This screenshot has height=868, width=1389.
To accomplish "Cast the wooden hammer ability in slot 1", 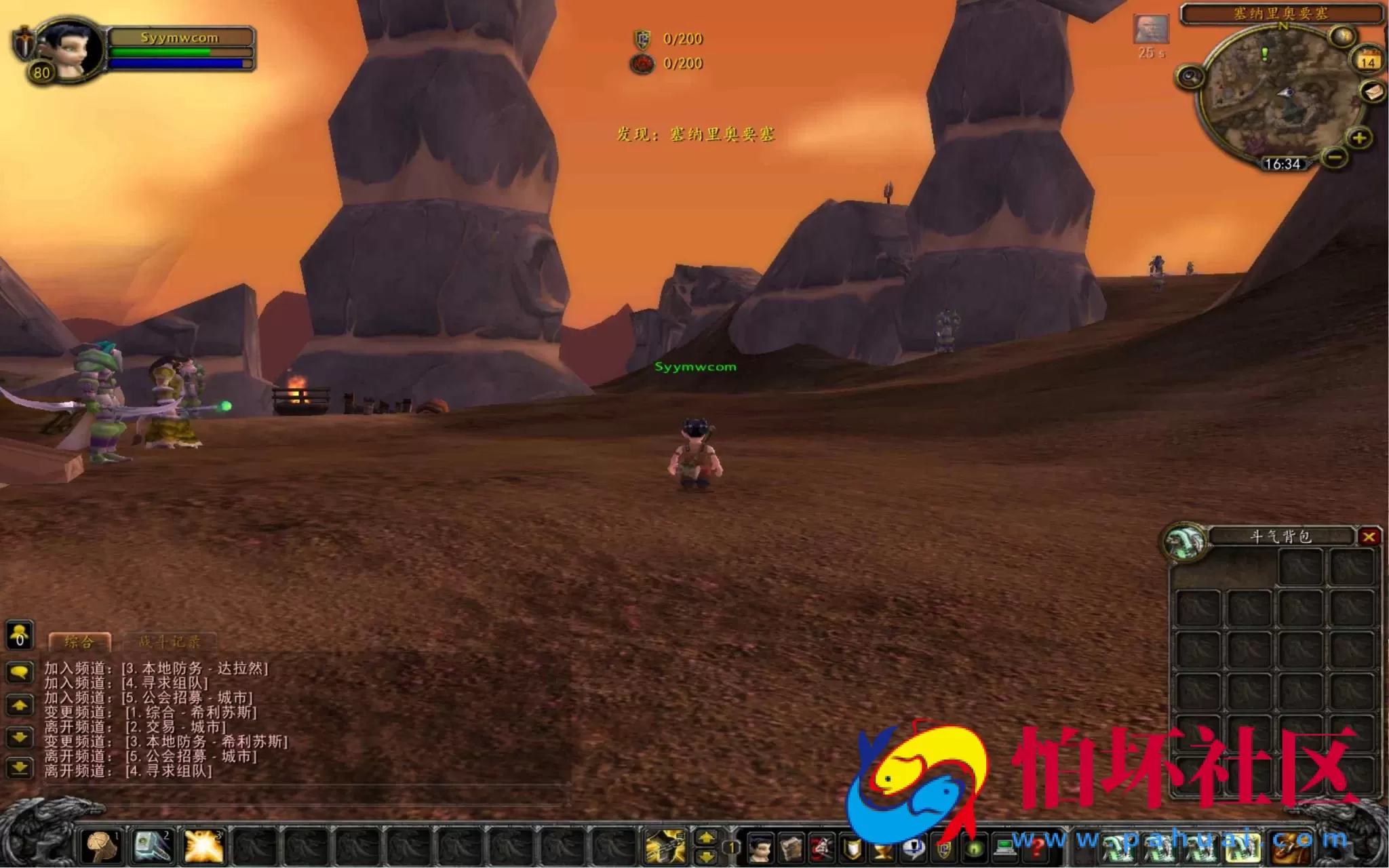I will tap(101, 847).
